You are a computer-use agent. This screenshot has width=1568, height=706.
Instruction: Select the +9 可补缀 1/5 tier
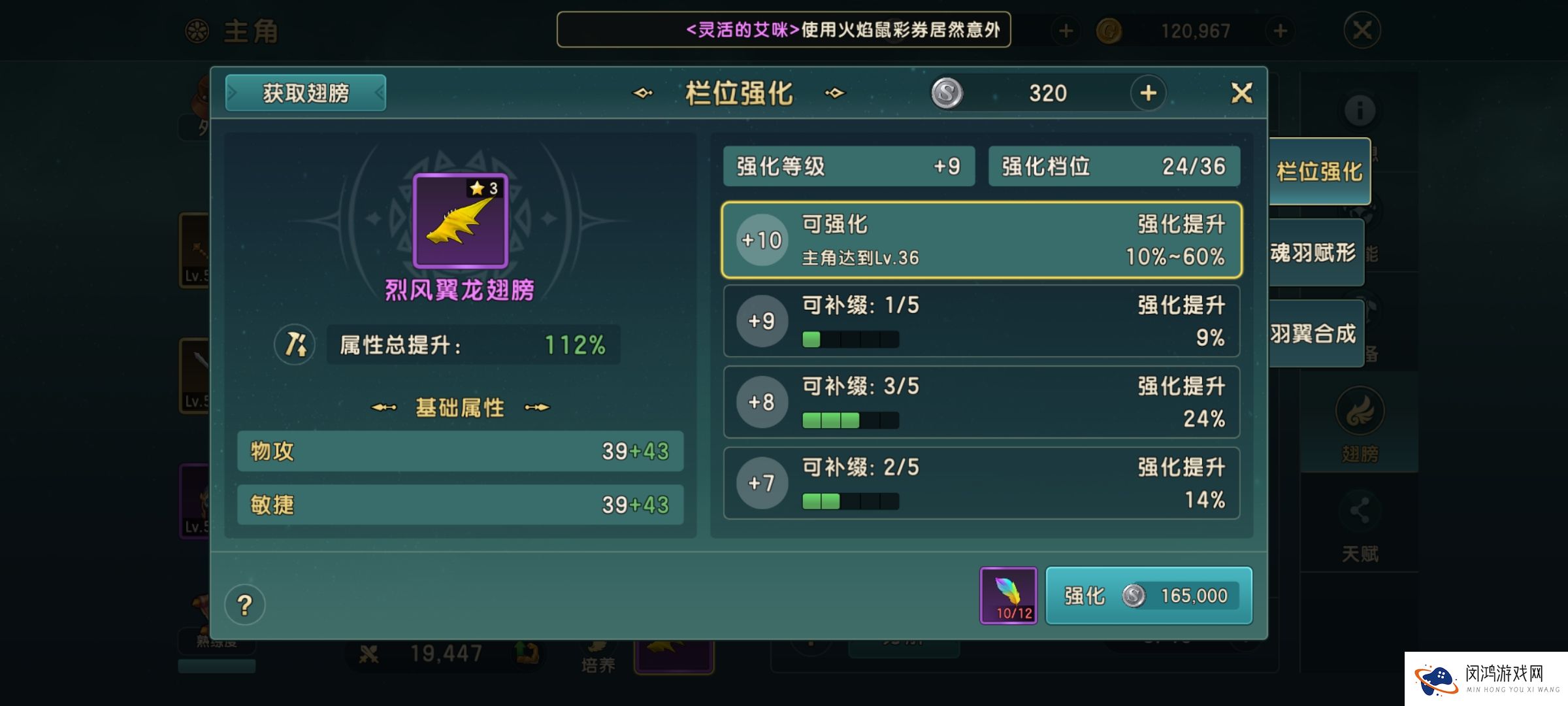pos(980,321)
